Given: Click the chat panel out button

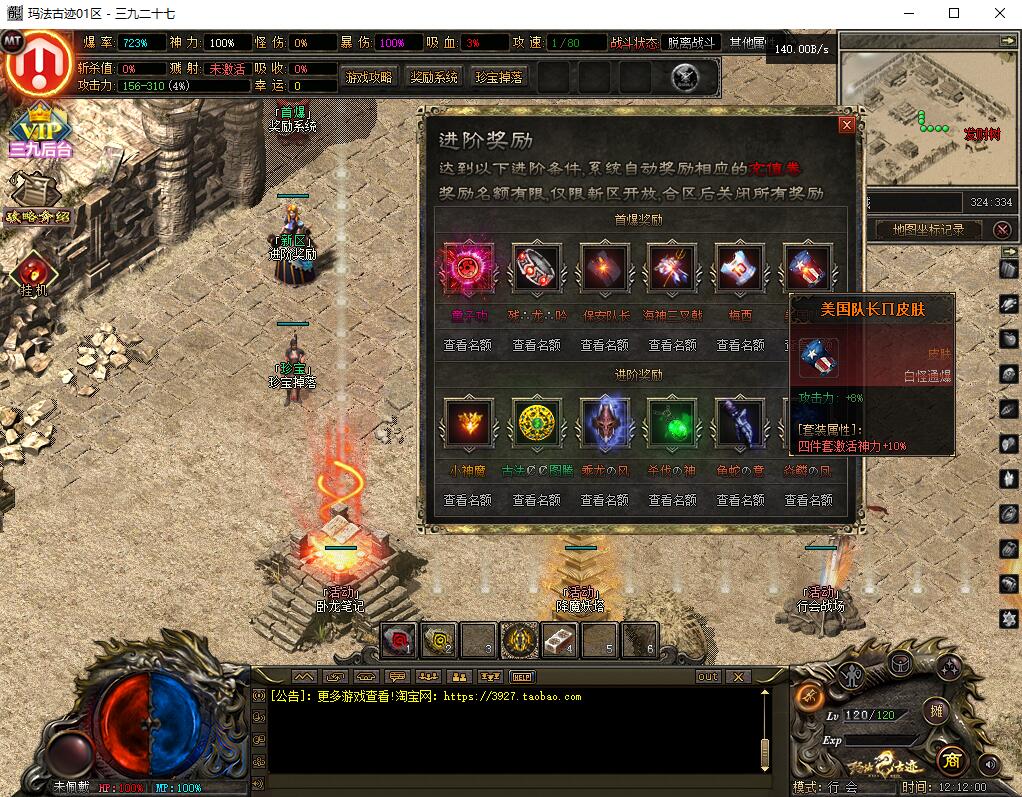Looking at the screenshot, I should [708, 677].
